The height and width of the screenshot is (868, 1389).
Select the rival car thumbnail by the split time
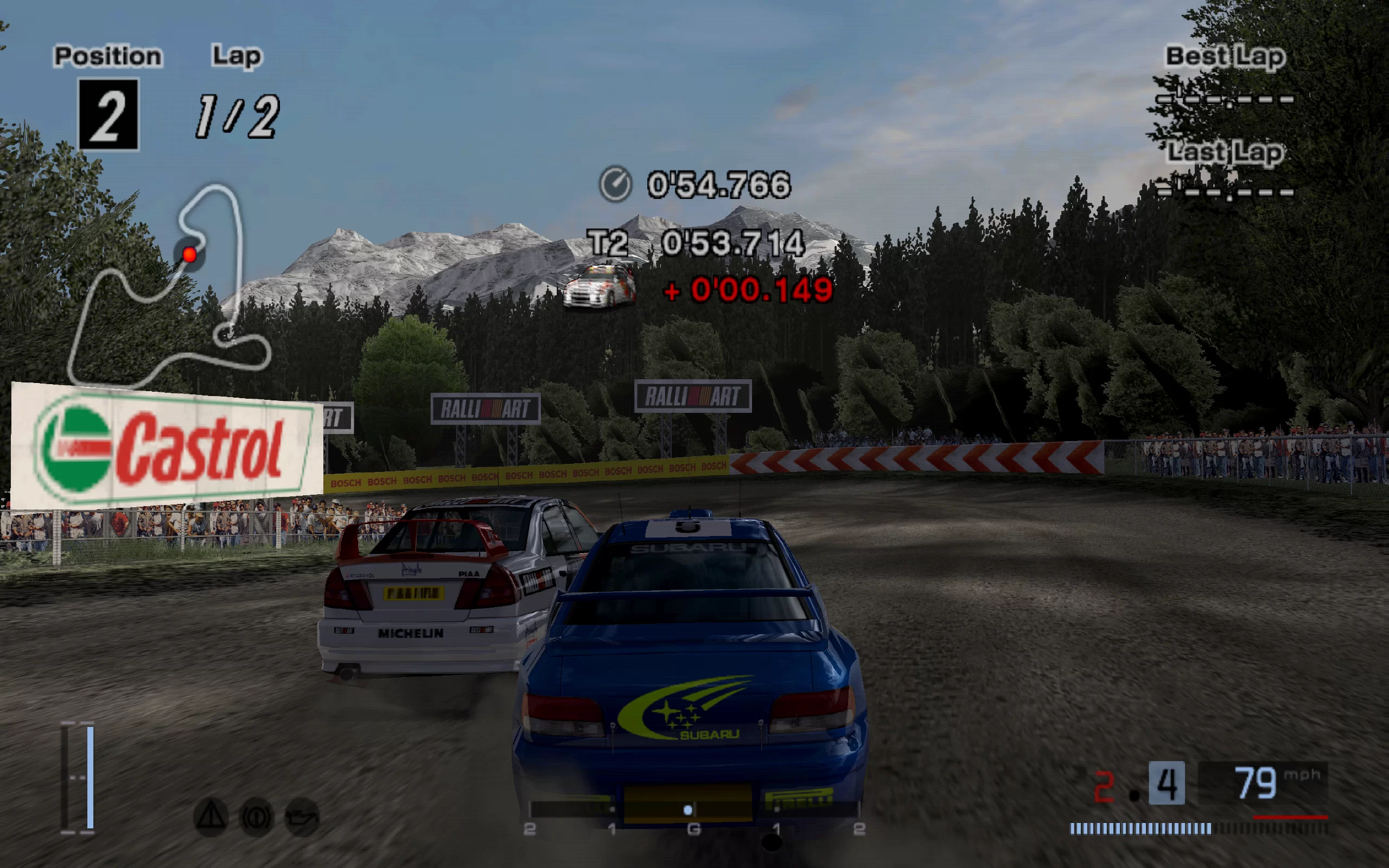600,286
